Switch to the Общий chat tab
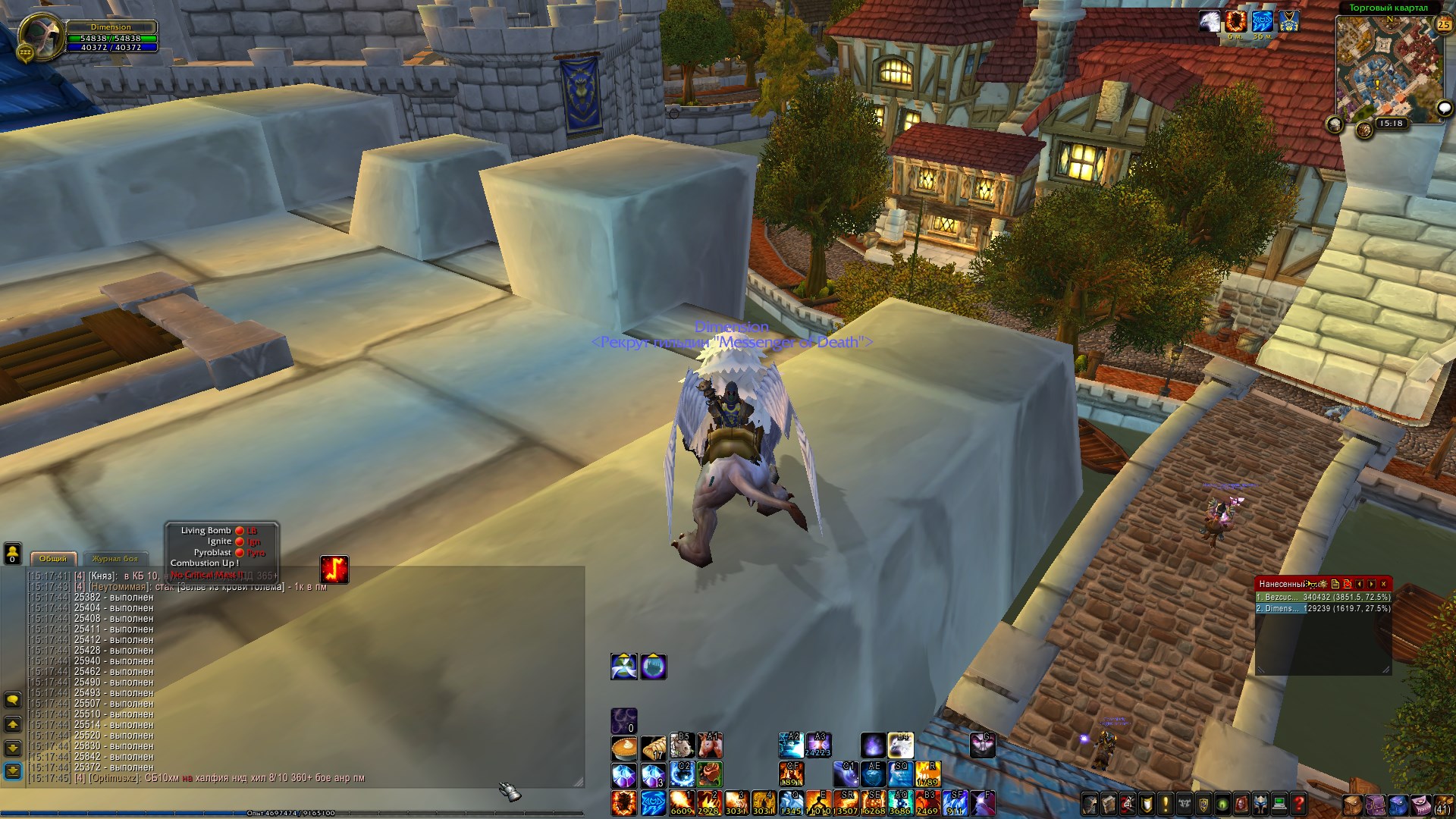Viewport: 1456px width, 819px height. (x=53, y=559)
